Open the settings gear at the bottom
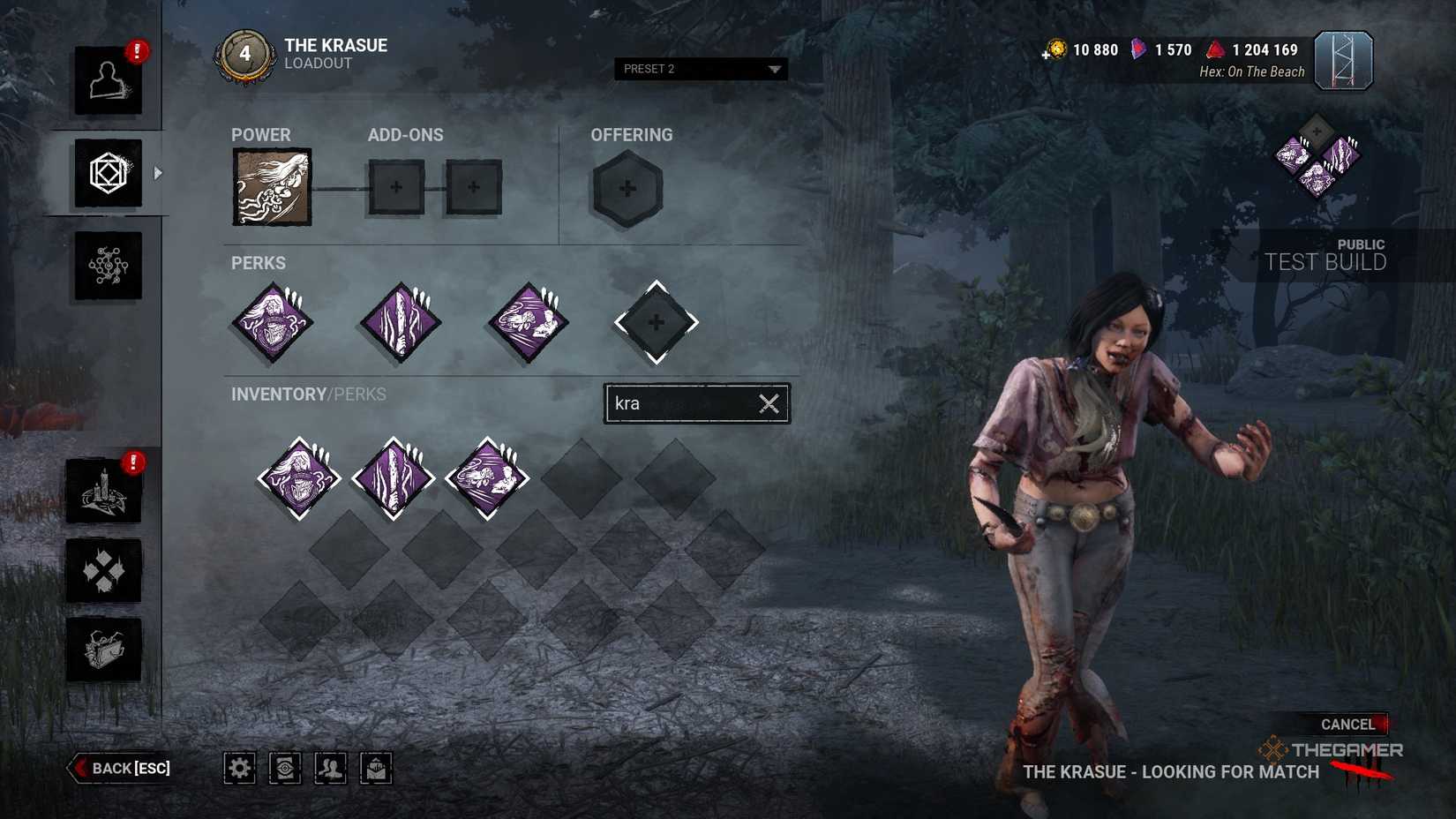This screenshot has width=1456, height=819. click(238, 768)
